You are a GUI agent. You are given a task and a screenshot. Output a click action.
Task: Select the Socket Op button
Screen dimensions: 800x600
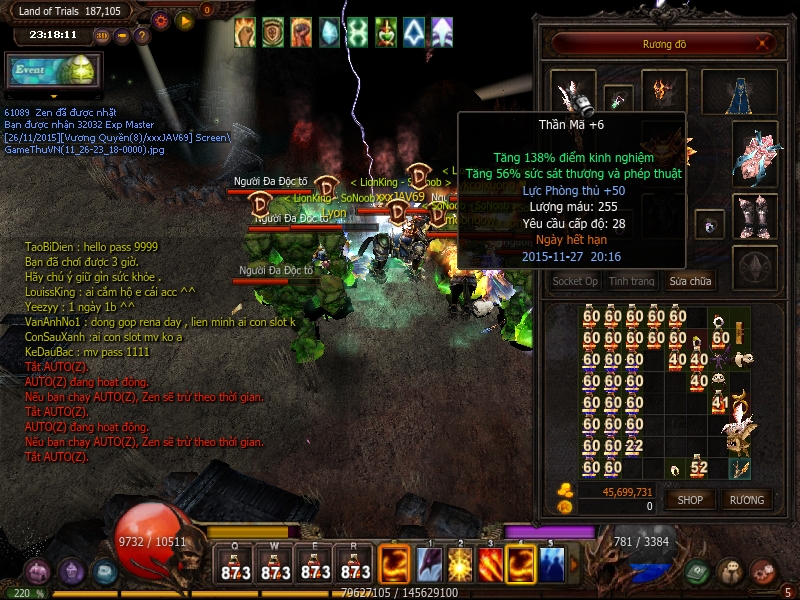pyautogui.click(x=576, y=282)
